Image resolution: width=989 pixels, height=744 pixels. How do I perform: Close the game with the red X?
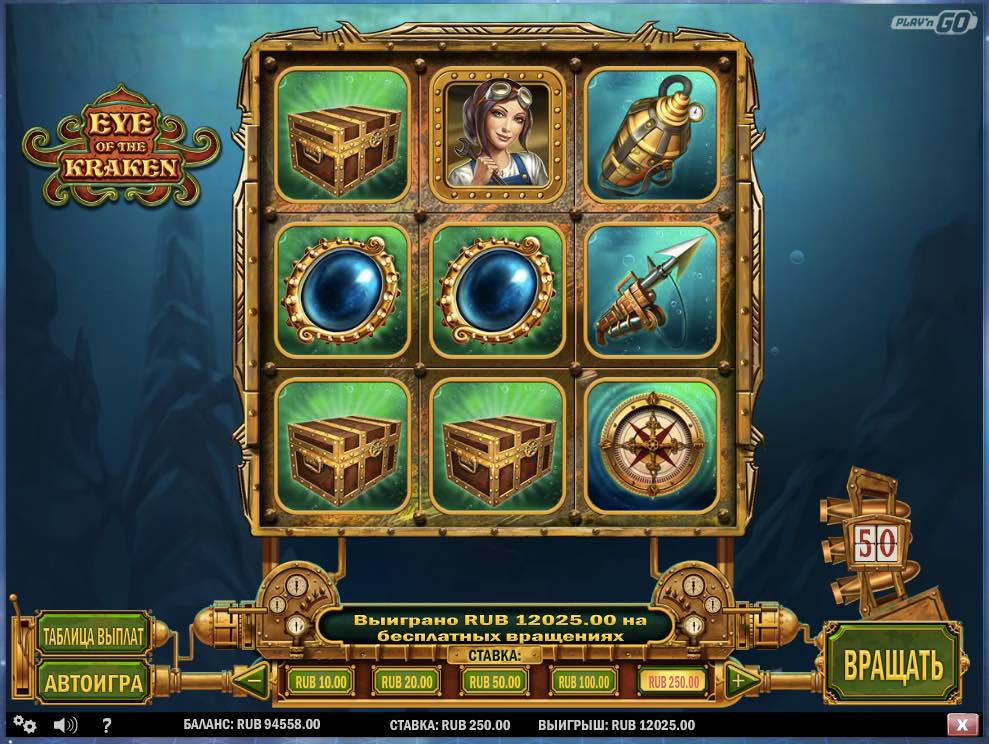962,724
